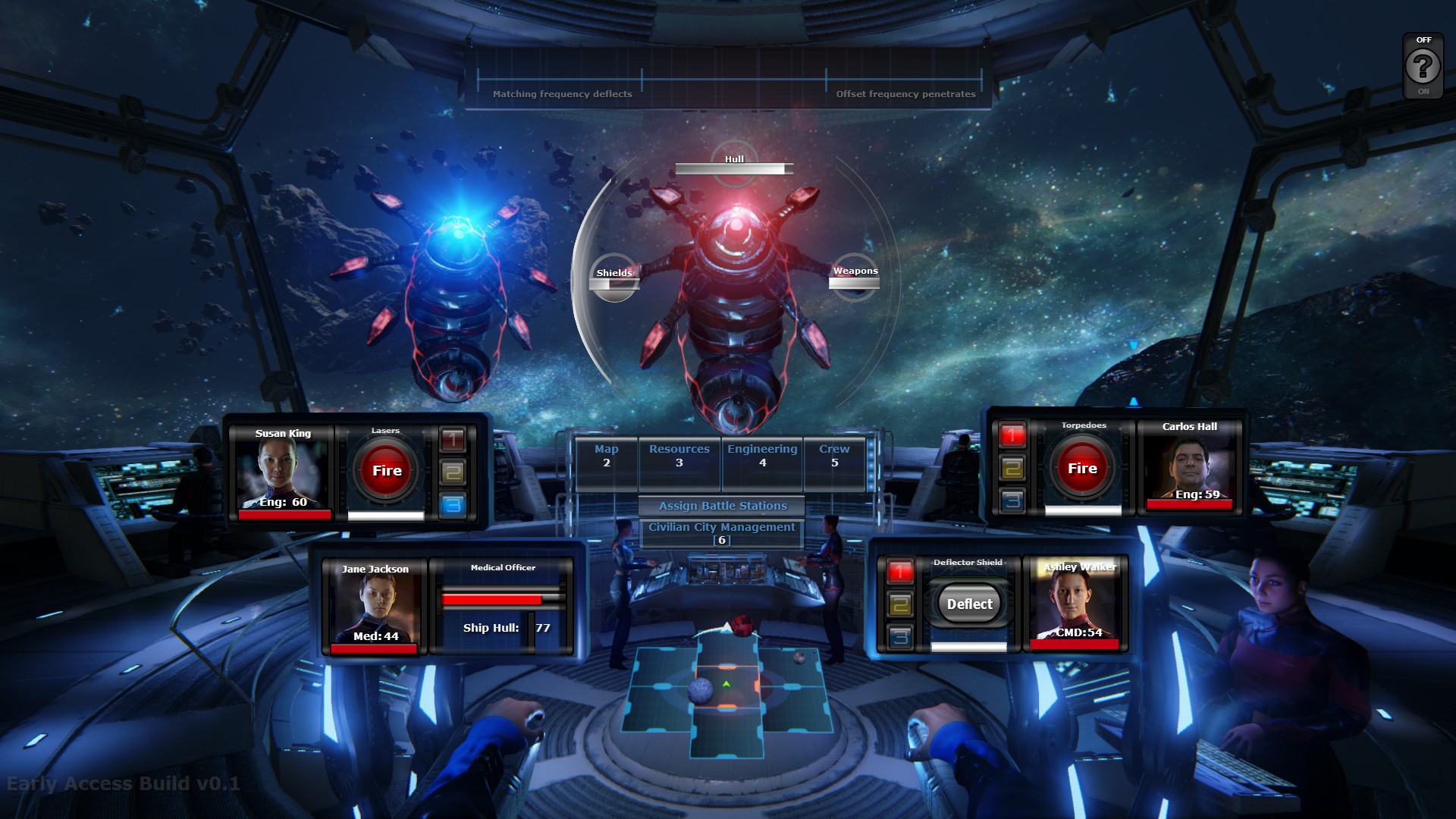The height and width of the screenshot is (819, 1456).
Task: Set Deflector Shield frequency 2
Action: 900,604
